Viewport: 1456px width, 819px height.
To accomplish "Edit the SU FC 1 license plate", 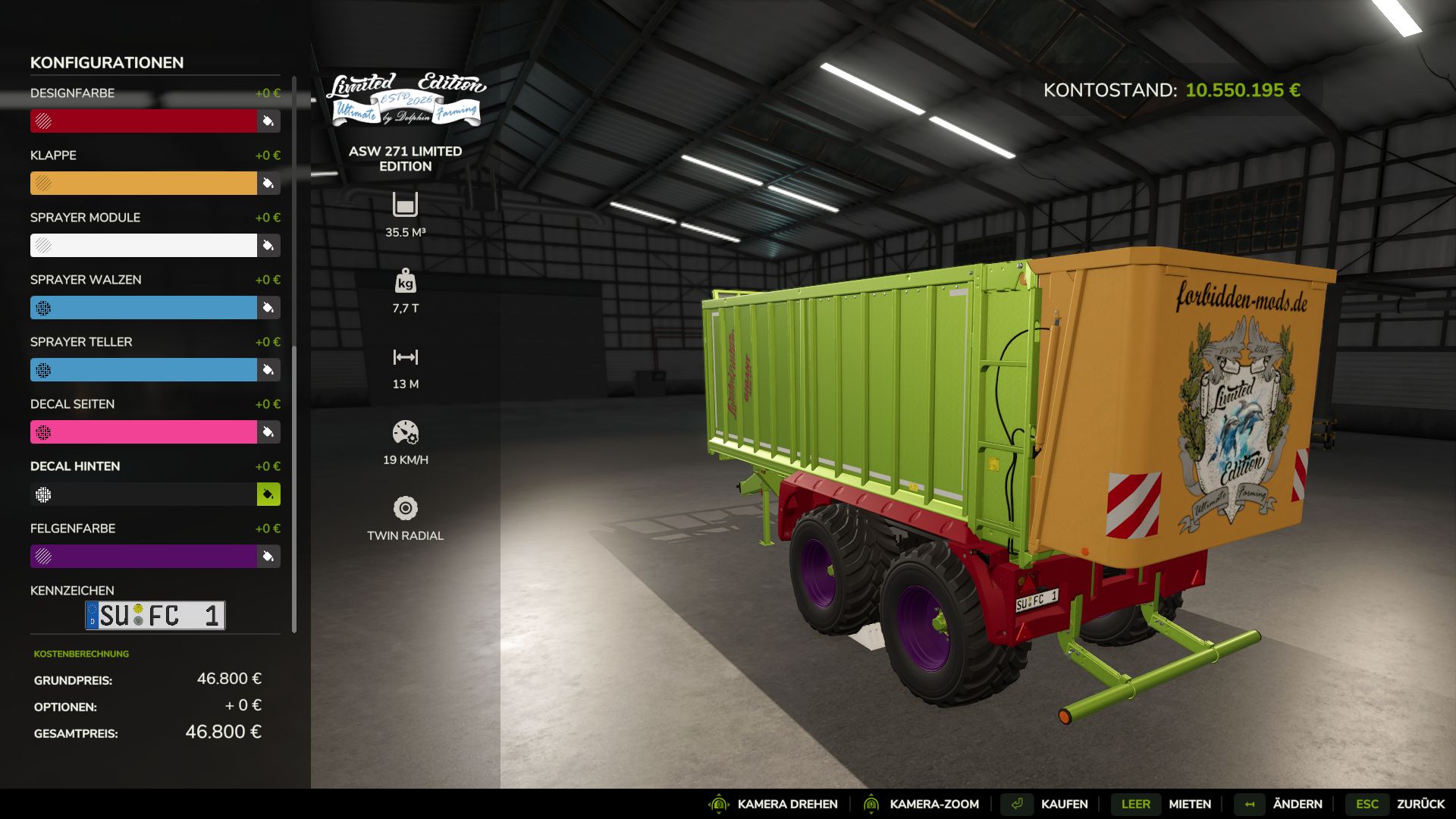I will pyautogui.click(x=155, y=615).
